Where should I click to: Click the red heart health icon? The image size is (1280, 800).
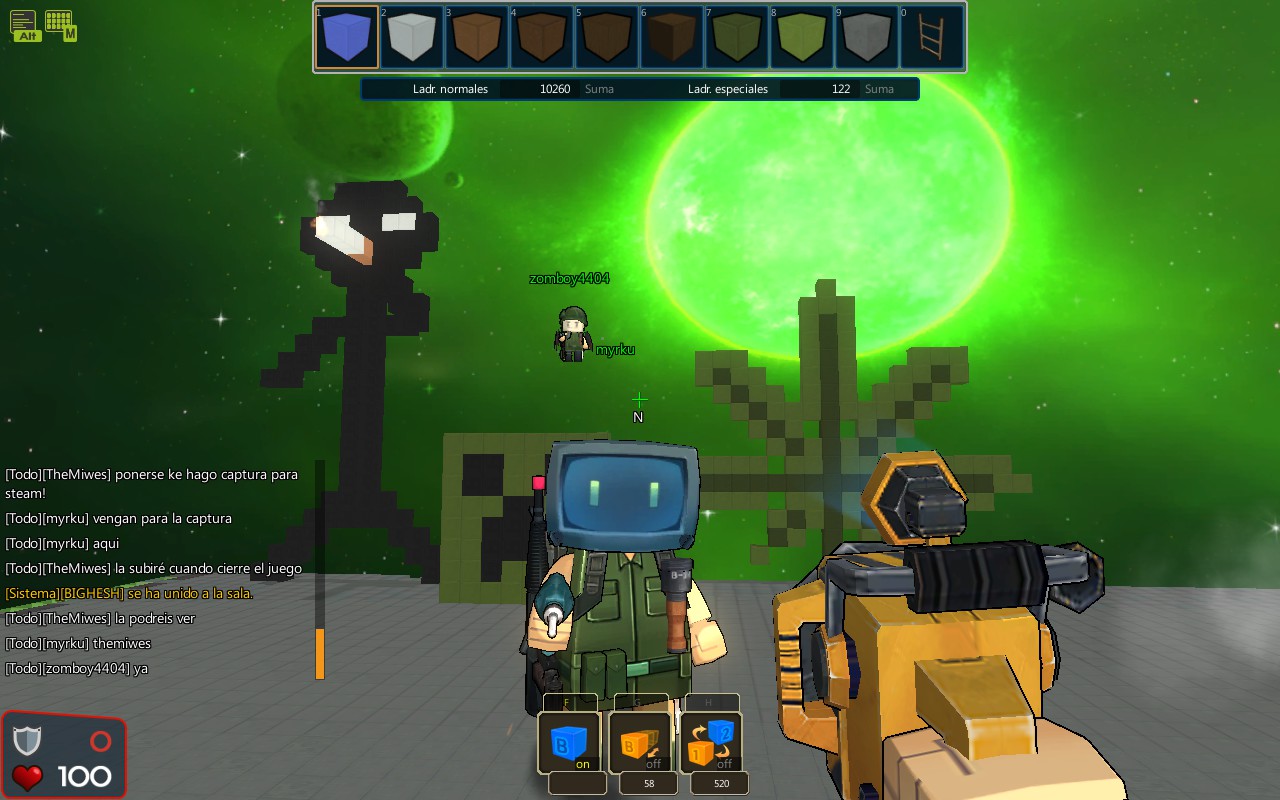point(28,777)
